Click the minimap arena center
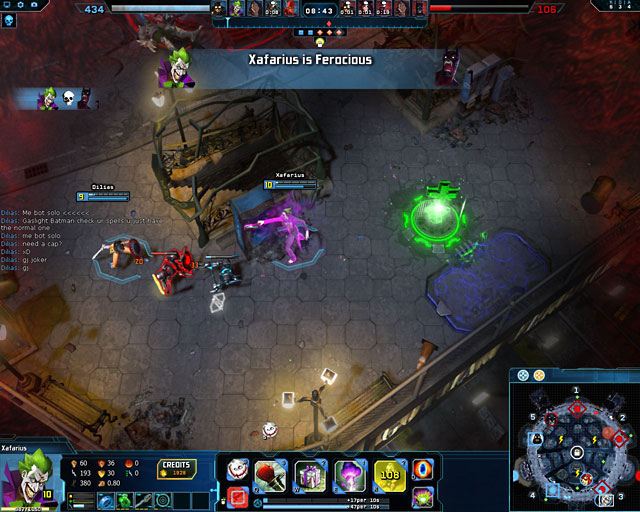Viewport: 640px width, 512px height. coord(575,452)
